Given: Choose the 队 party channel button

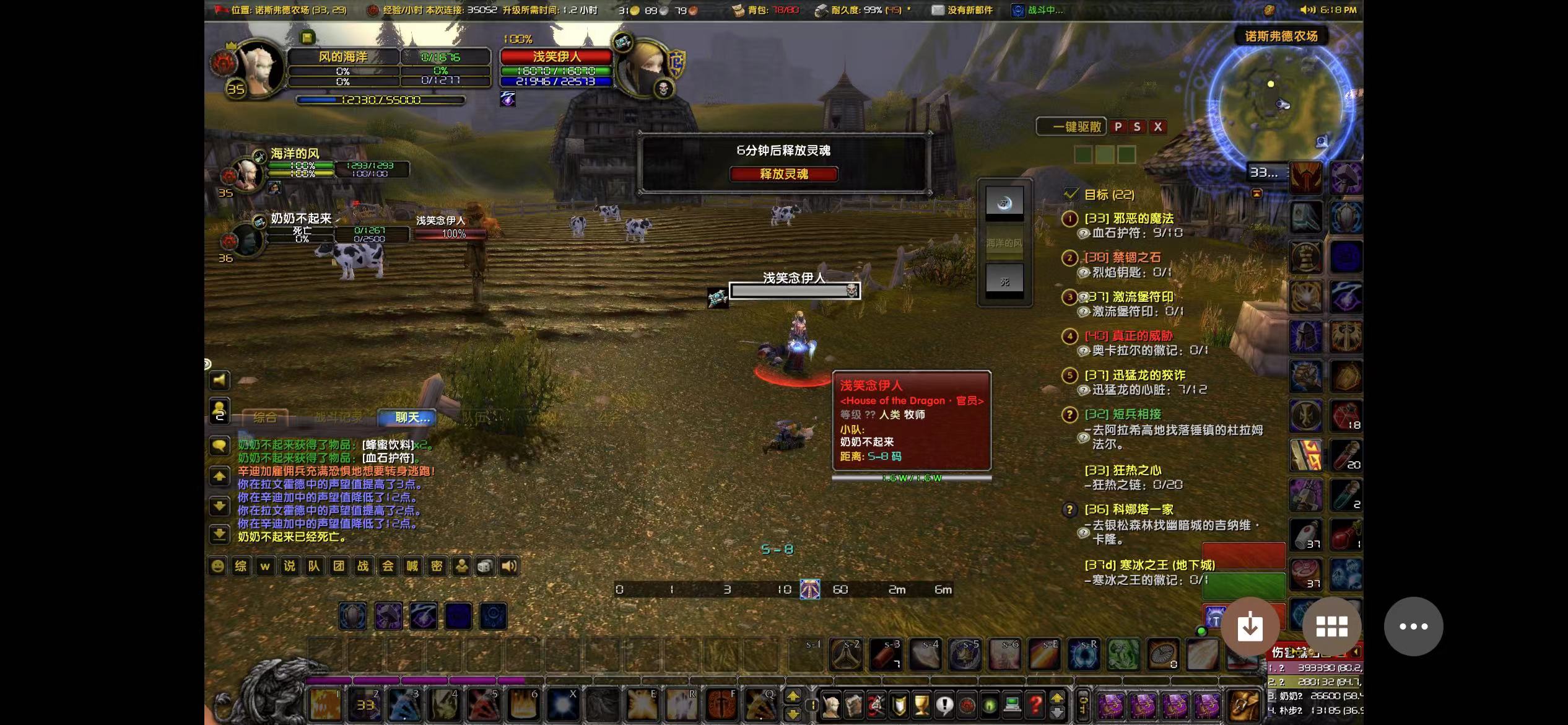Looking at the screenshot, I should click(x=314, y=566).
